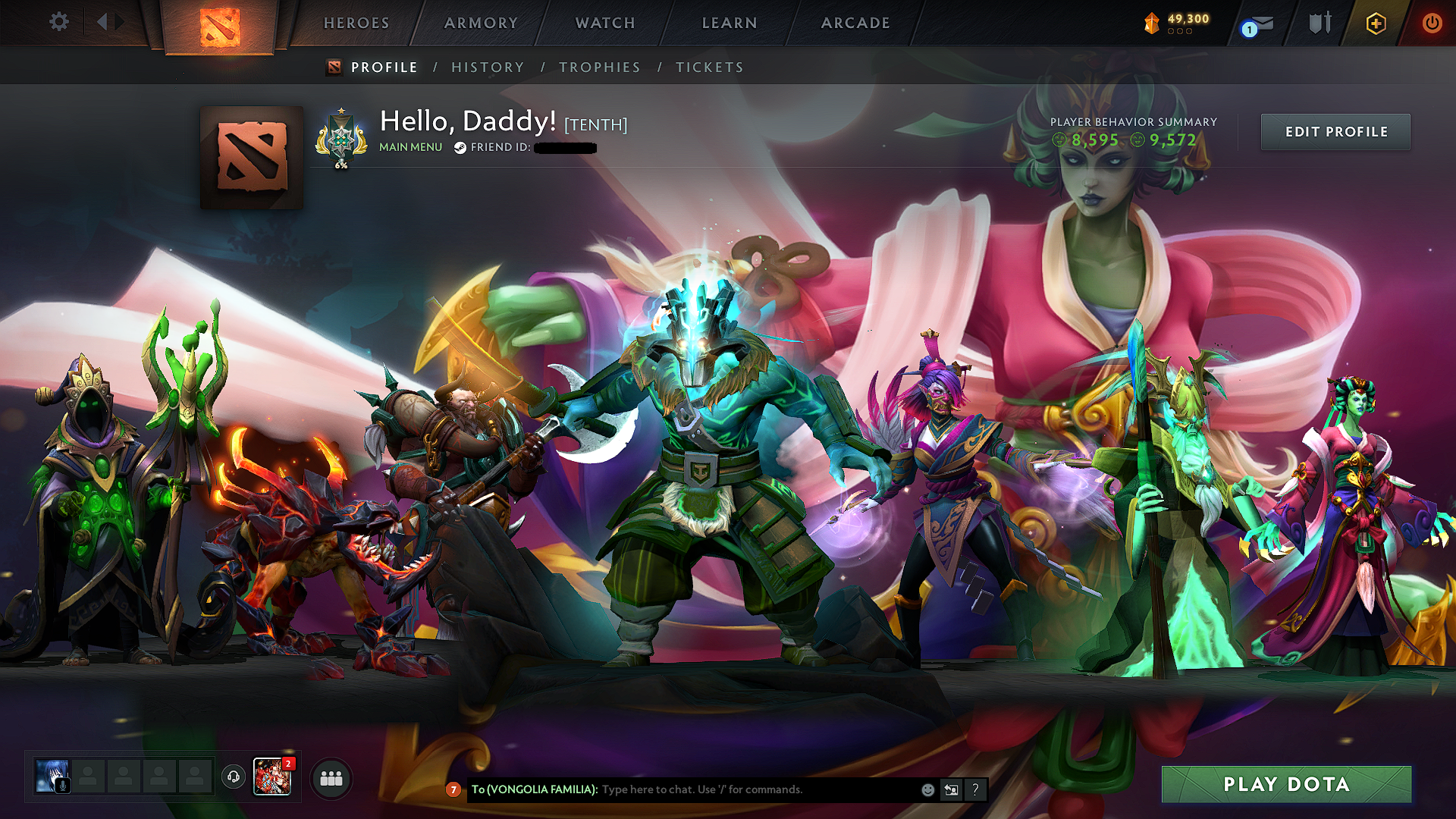This screenshot has height=819, width=1456.
Task: Select the Settings gear icon
Action: click(58, 22)
